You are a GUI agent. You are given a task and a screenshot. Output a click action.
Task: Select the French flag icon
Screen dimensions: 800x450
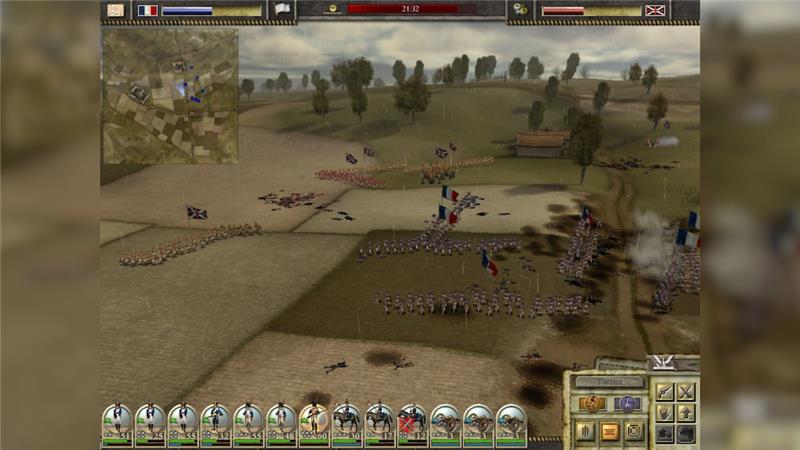click(148, 10)
